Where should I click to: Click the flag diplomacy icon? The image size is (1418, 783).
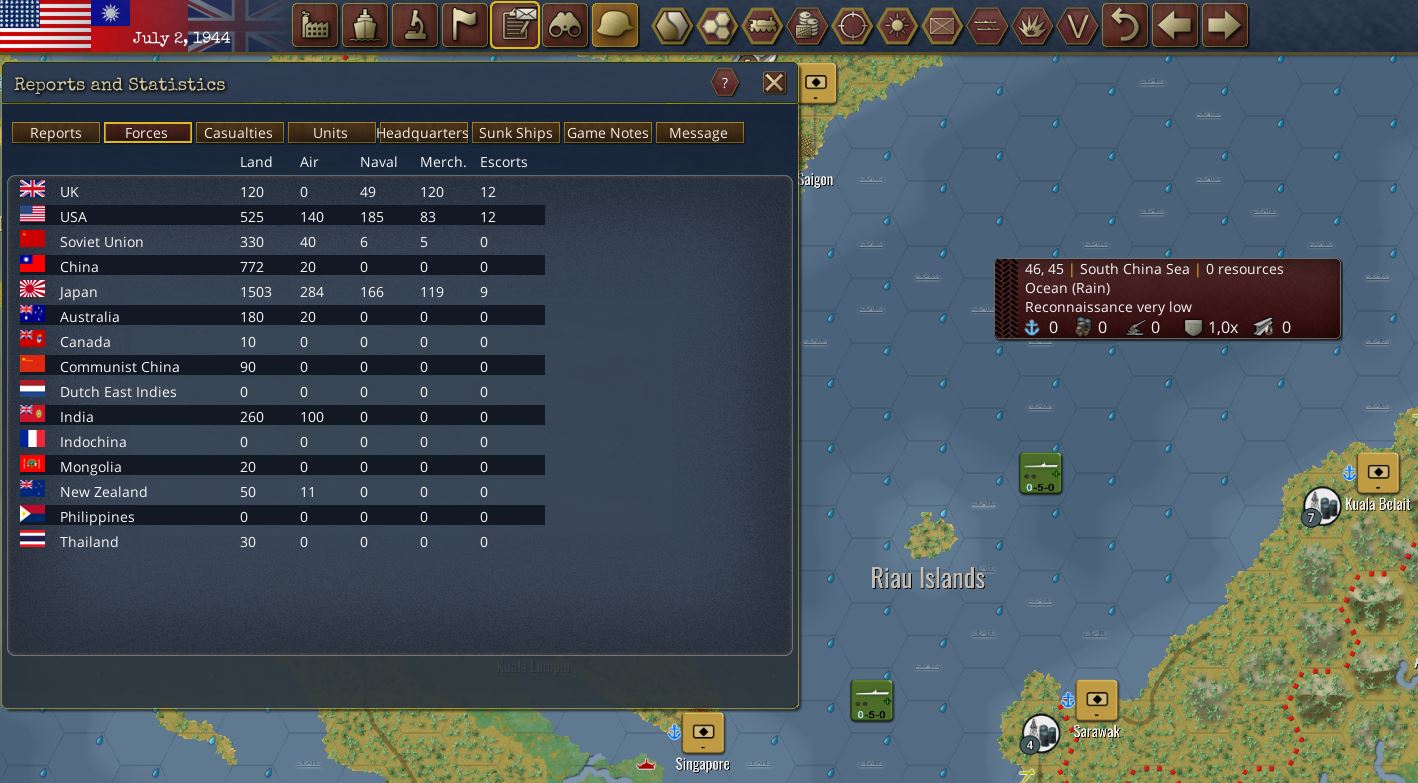[465, 26]
